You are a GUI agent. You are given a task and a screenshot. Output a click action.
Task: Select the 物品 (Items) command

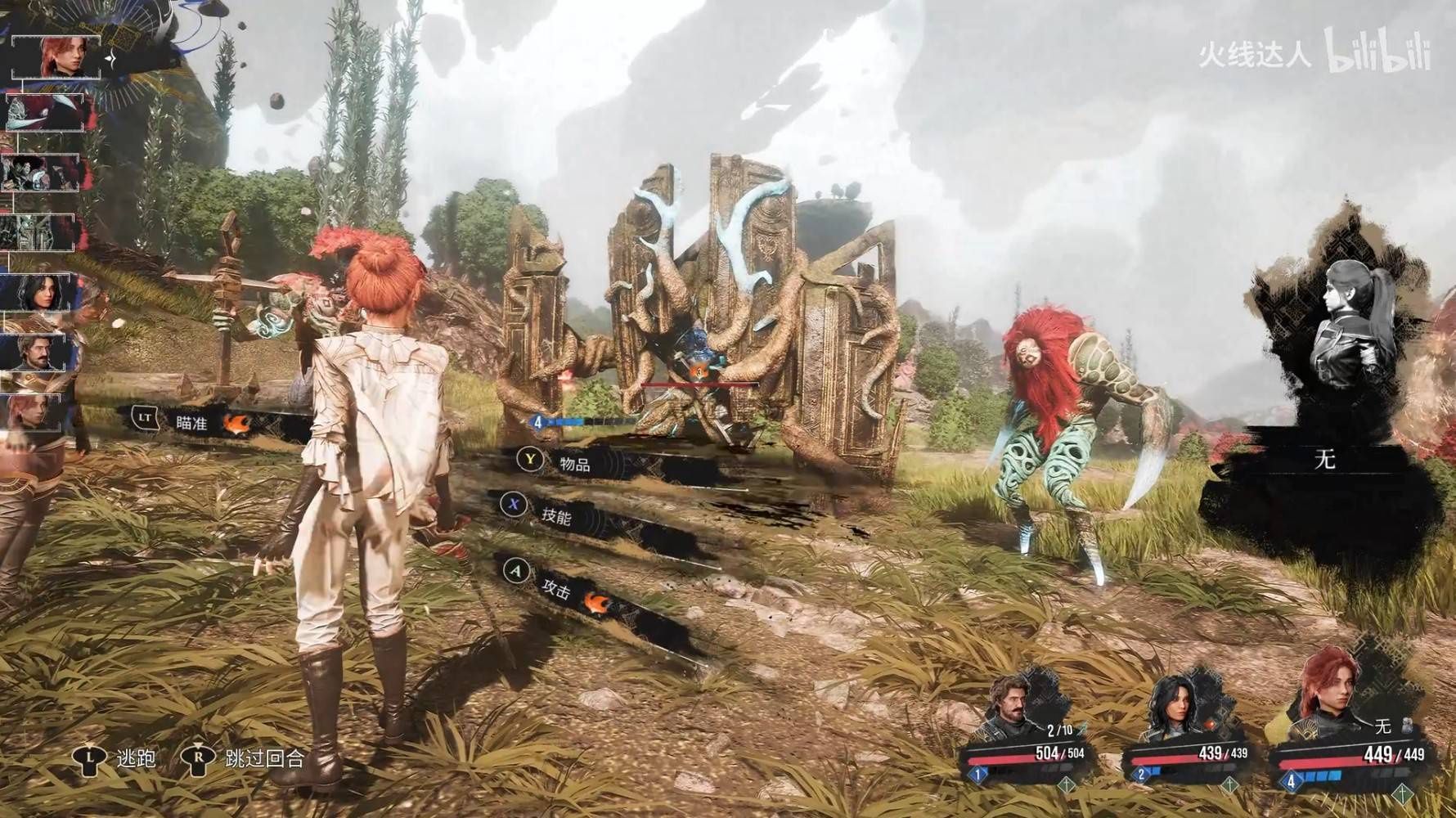click(x=574, y=464)
